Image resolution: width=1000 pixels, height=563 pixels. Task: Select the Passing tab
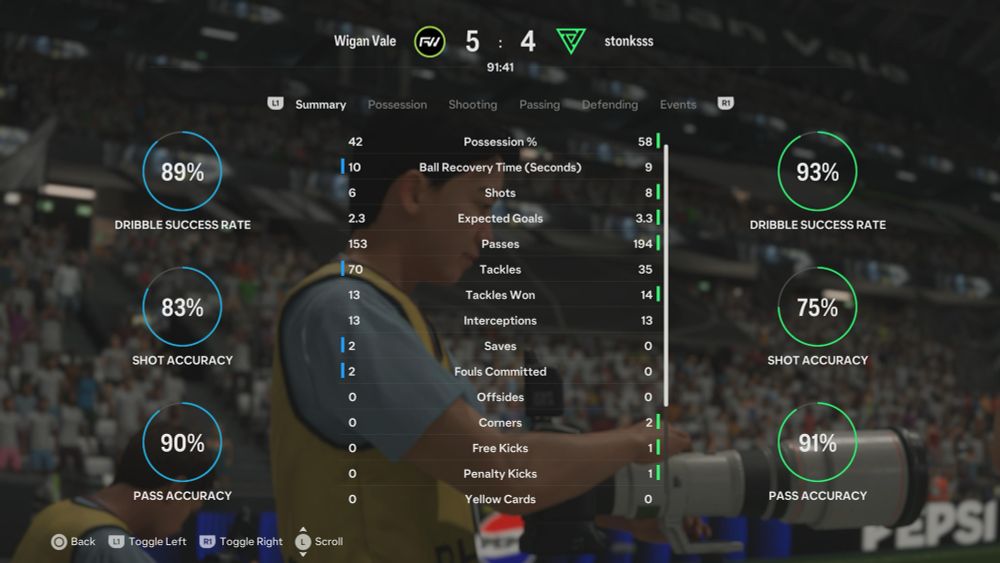tap(539, 104)
